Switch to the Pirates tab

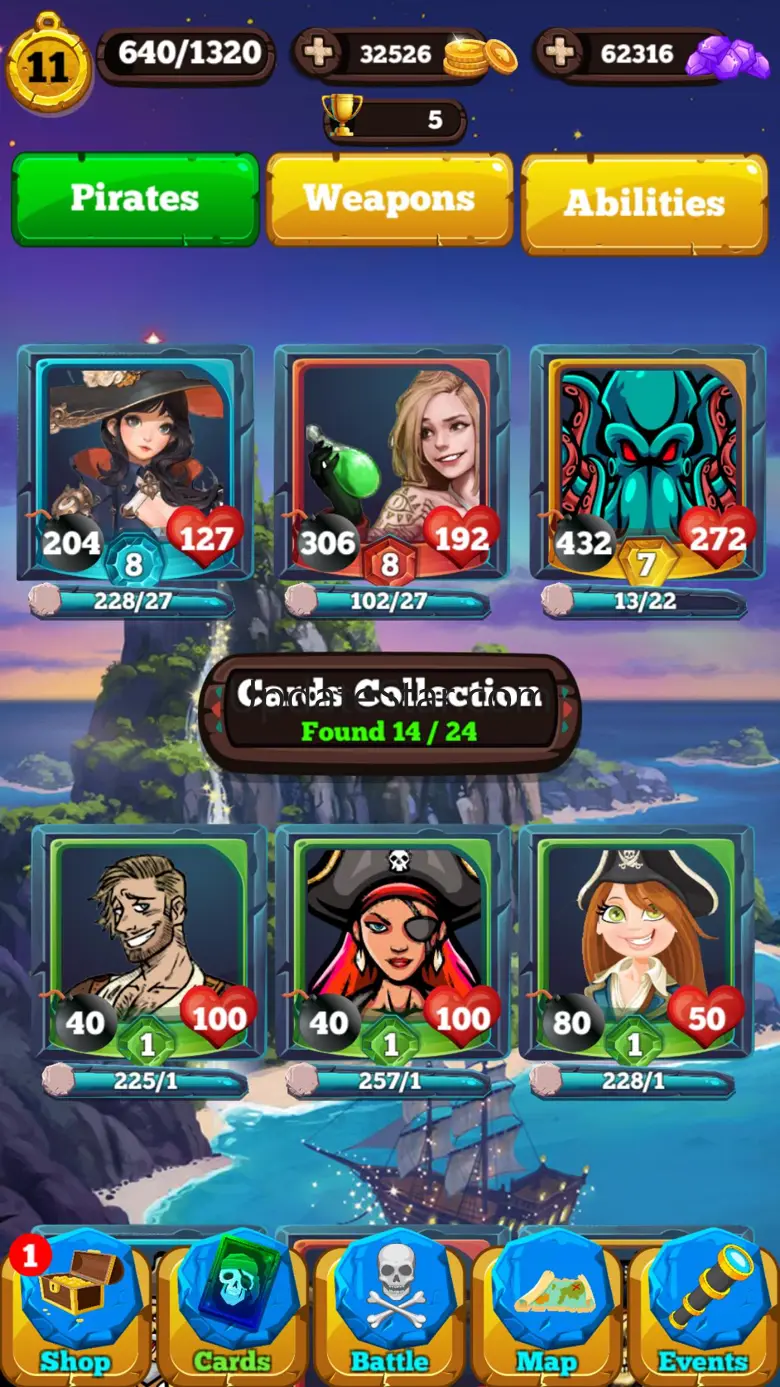pos(135,198)
